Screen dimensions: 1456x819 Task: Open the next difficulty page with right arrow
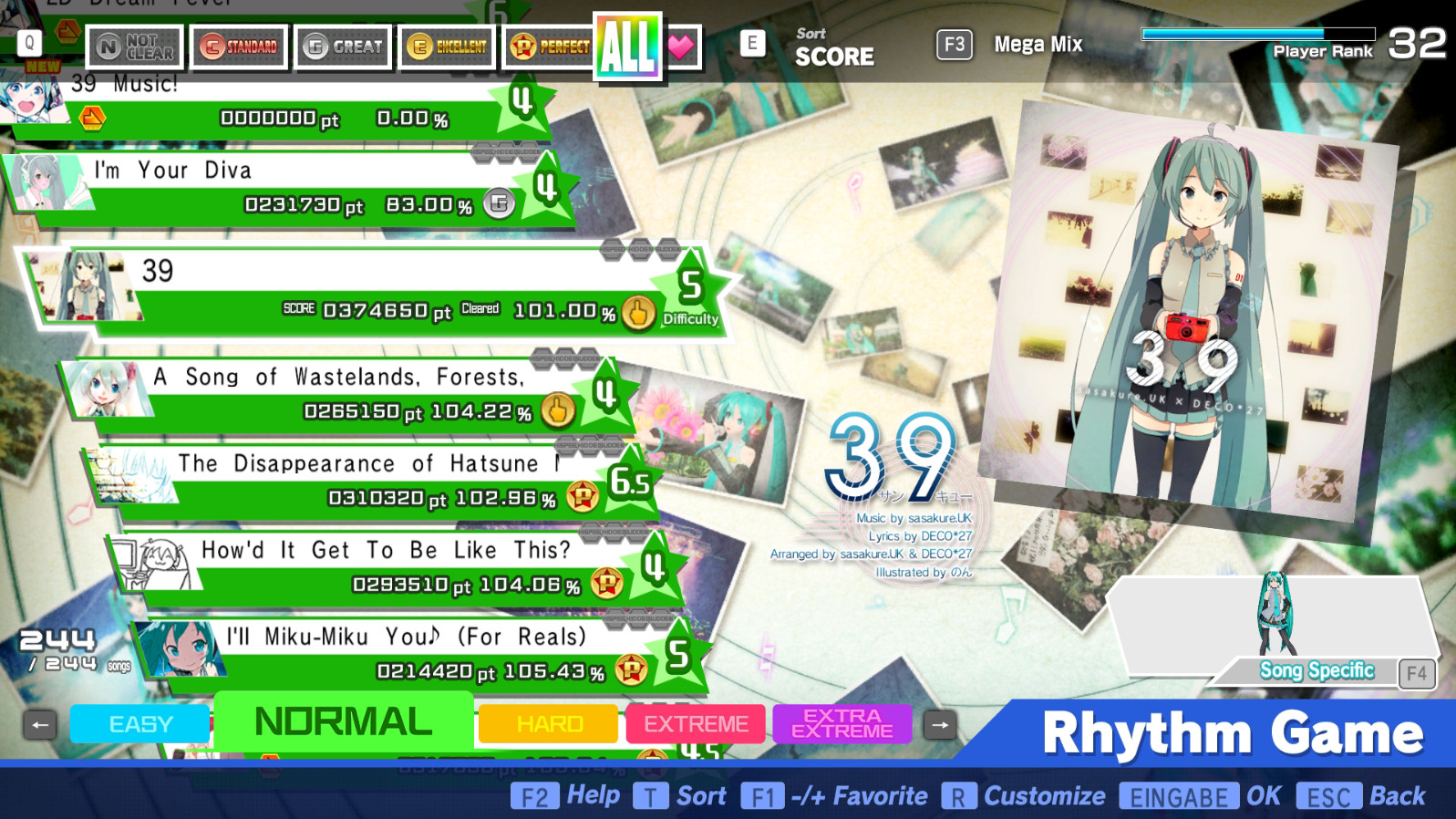click(940, 723)
